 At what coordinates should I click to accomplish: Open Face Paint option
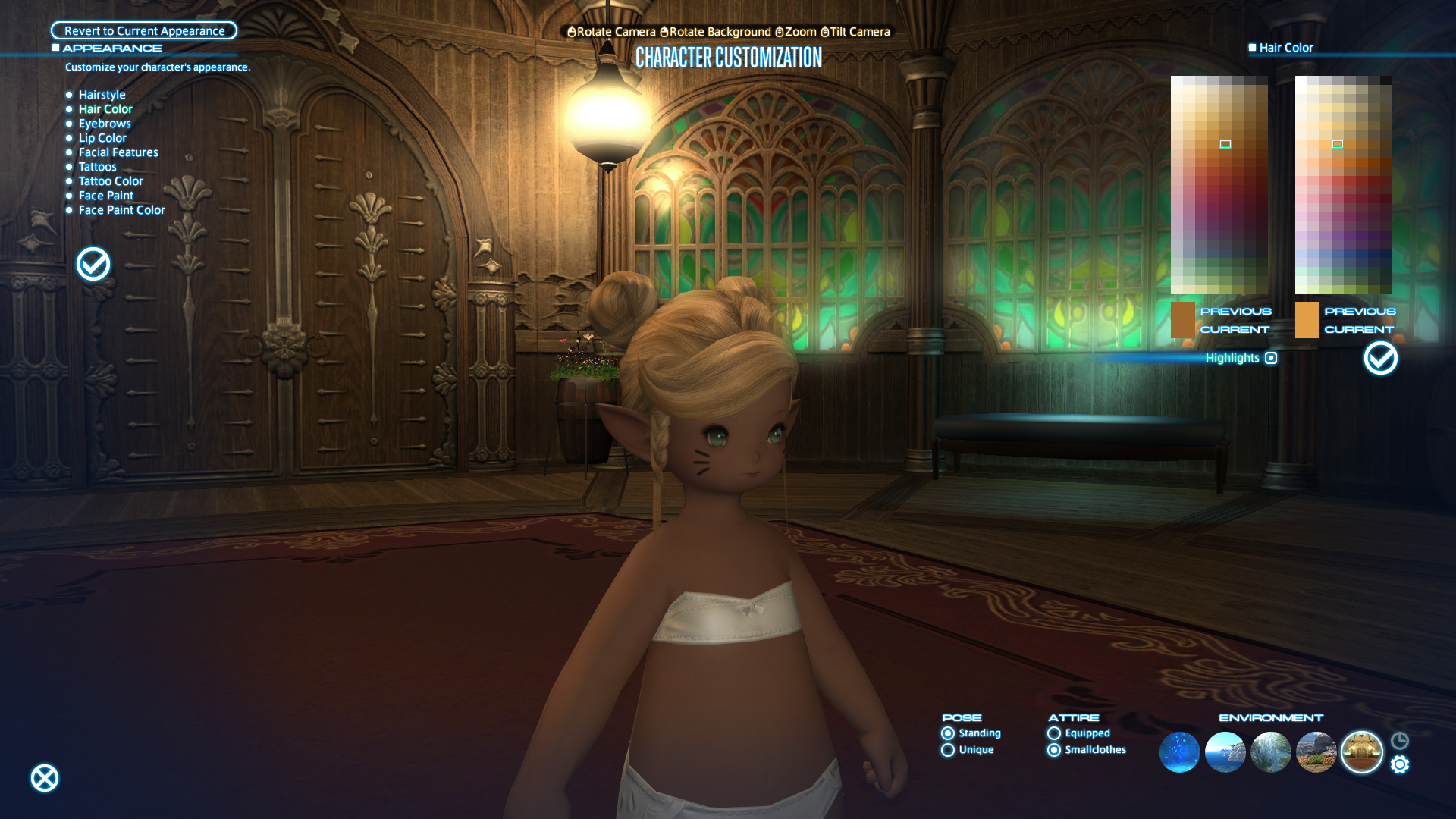[x=105, y=196]
